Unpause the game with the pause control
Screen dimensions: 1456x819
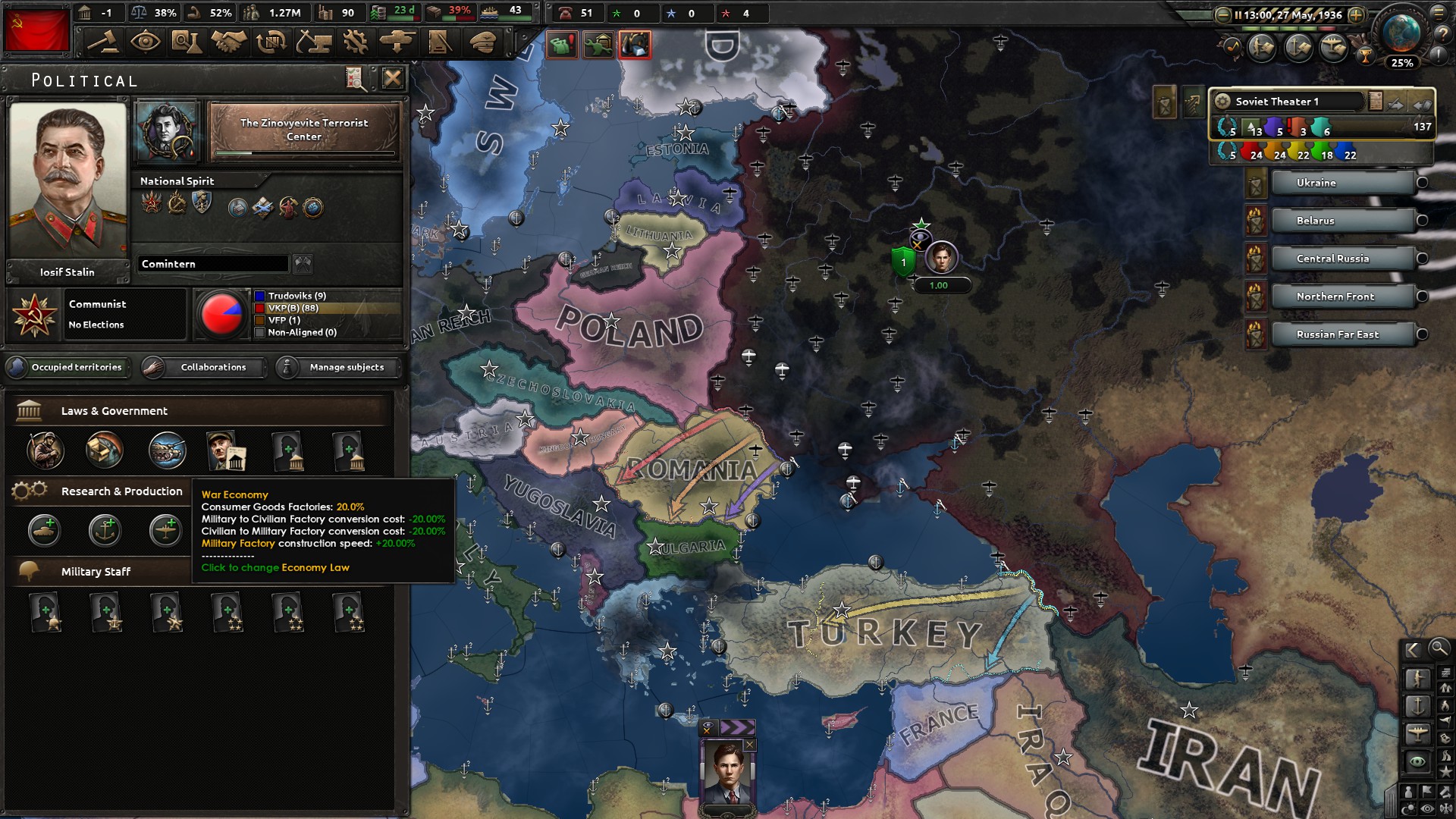pyautogui.click(x=1238, y=15)
